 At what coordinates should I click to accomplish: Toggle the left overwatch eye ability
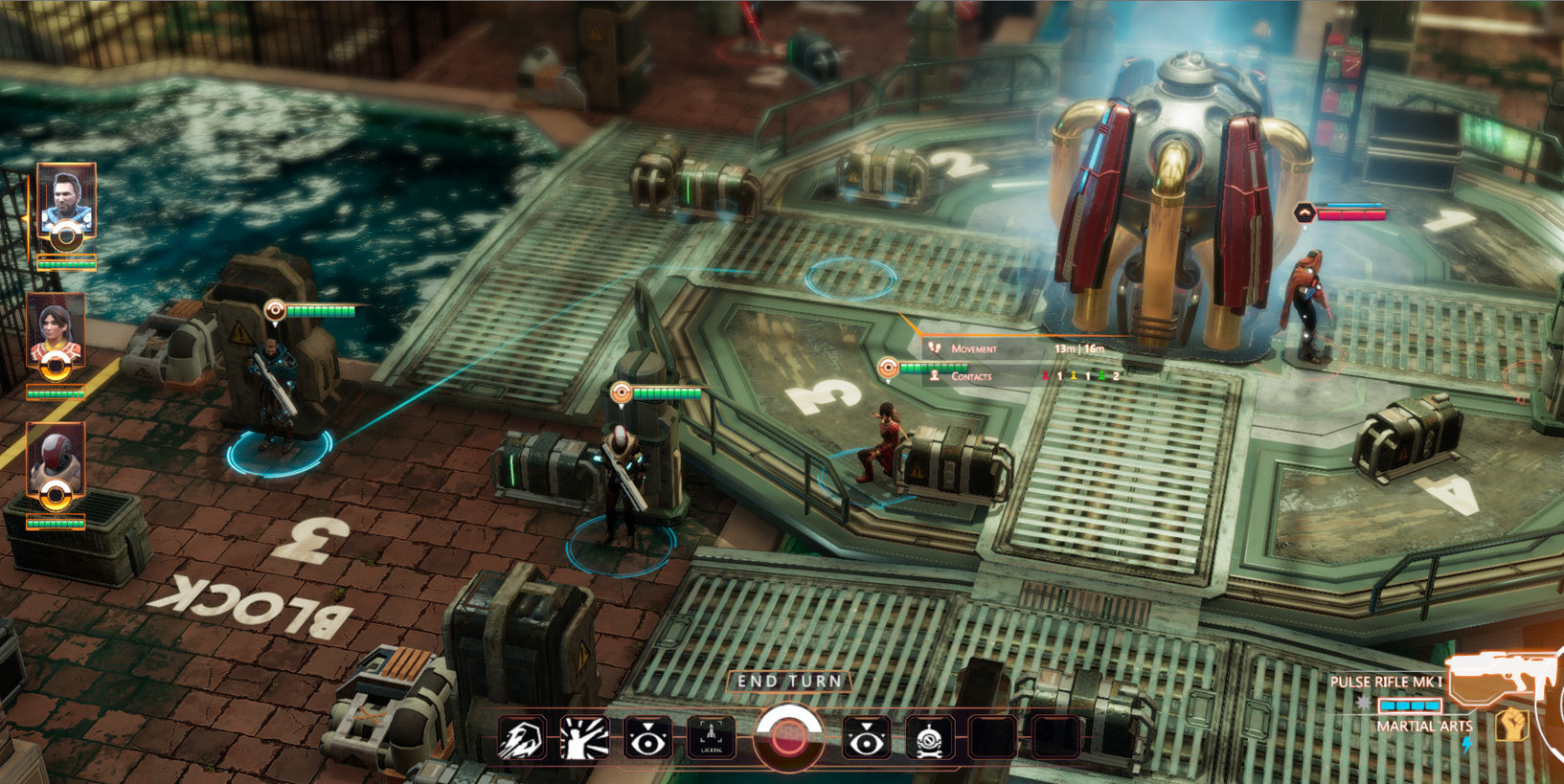647,737
